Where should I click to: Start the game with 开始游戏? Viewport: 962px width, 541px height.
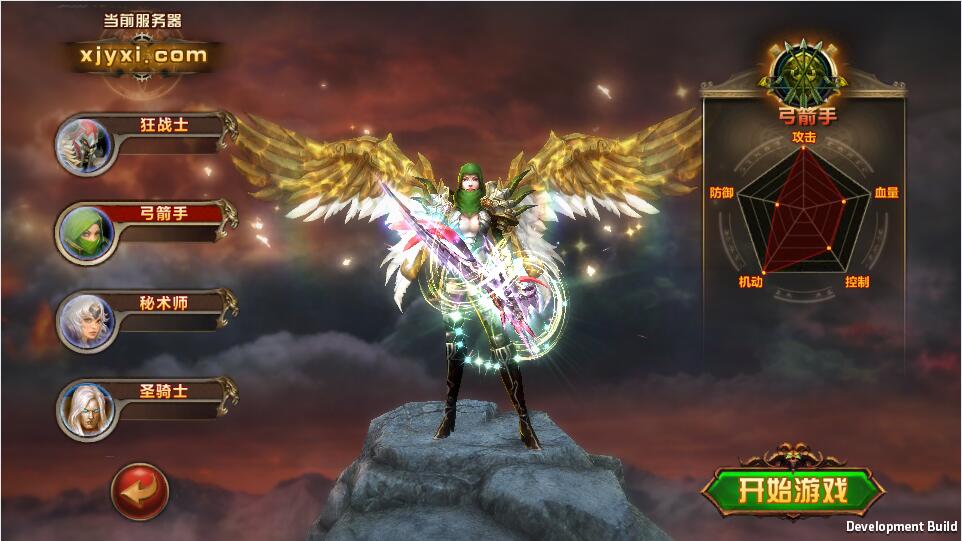pos(792,490)
